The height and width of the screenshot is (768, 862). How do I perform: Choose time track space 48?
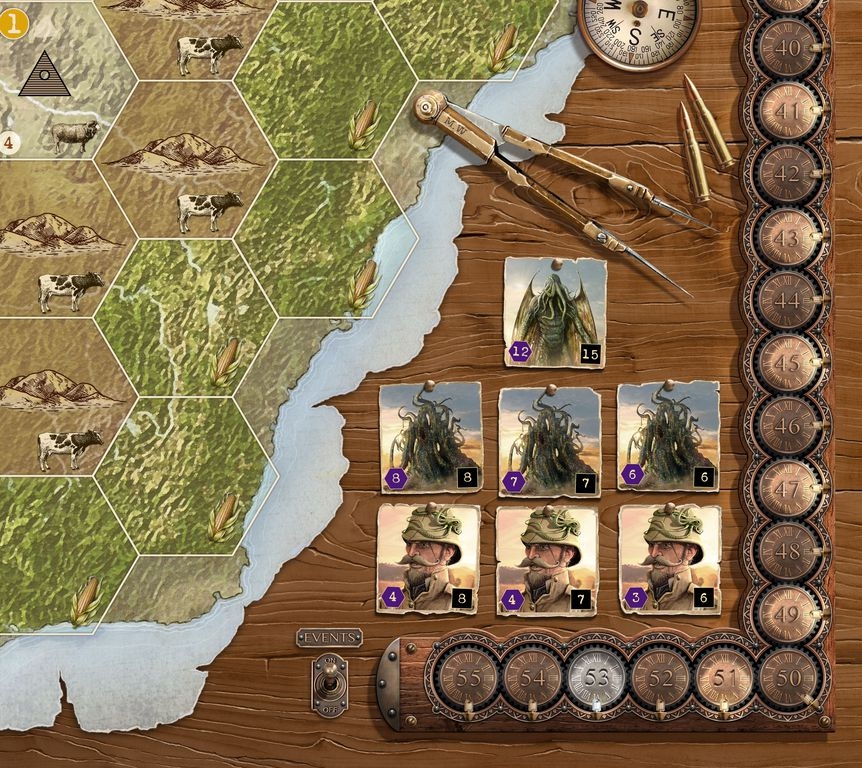tap(788, 553)
